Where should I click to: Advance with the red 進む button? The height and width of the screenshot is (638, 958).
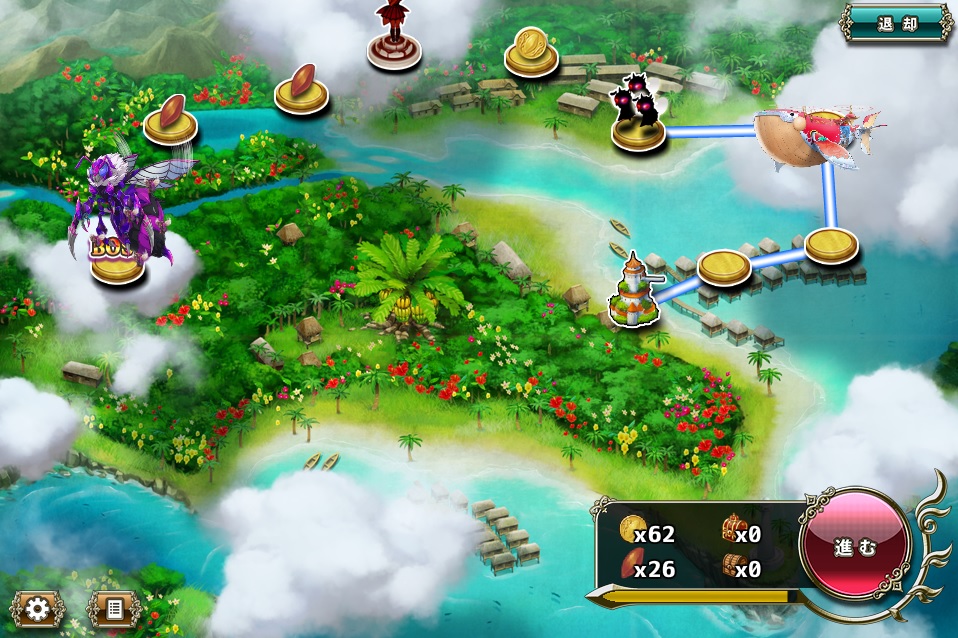point(855,548)
